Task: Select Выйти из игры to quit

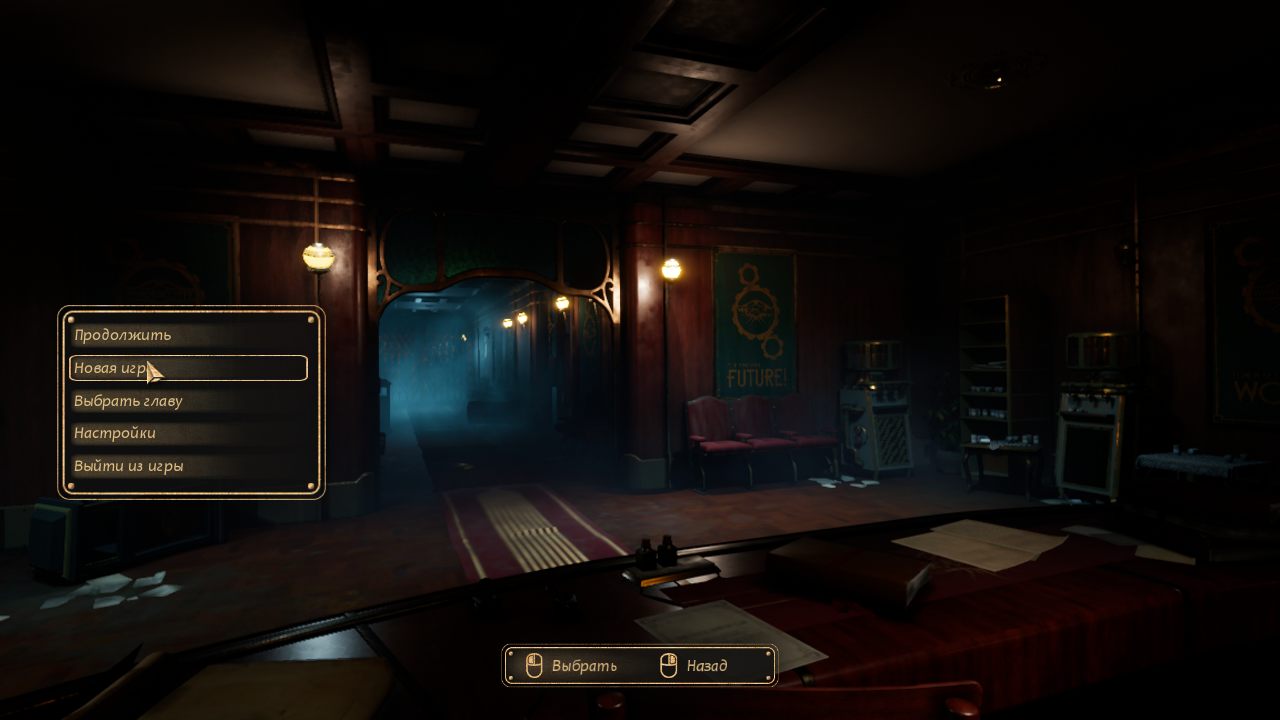Action: point(129,466)
